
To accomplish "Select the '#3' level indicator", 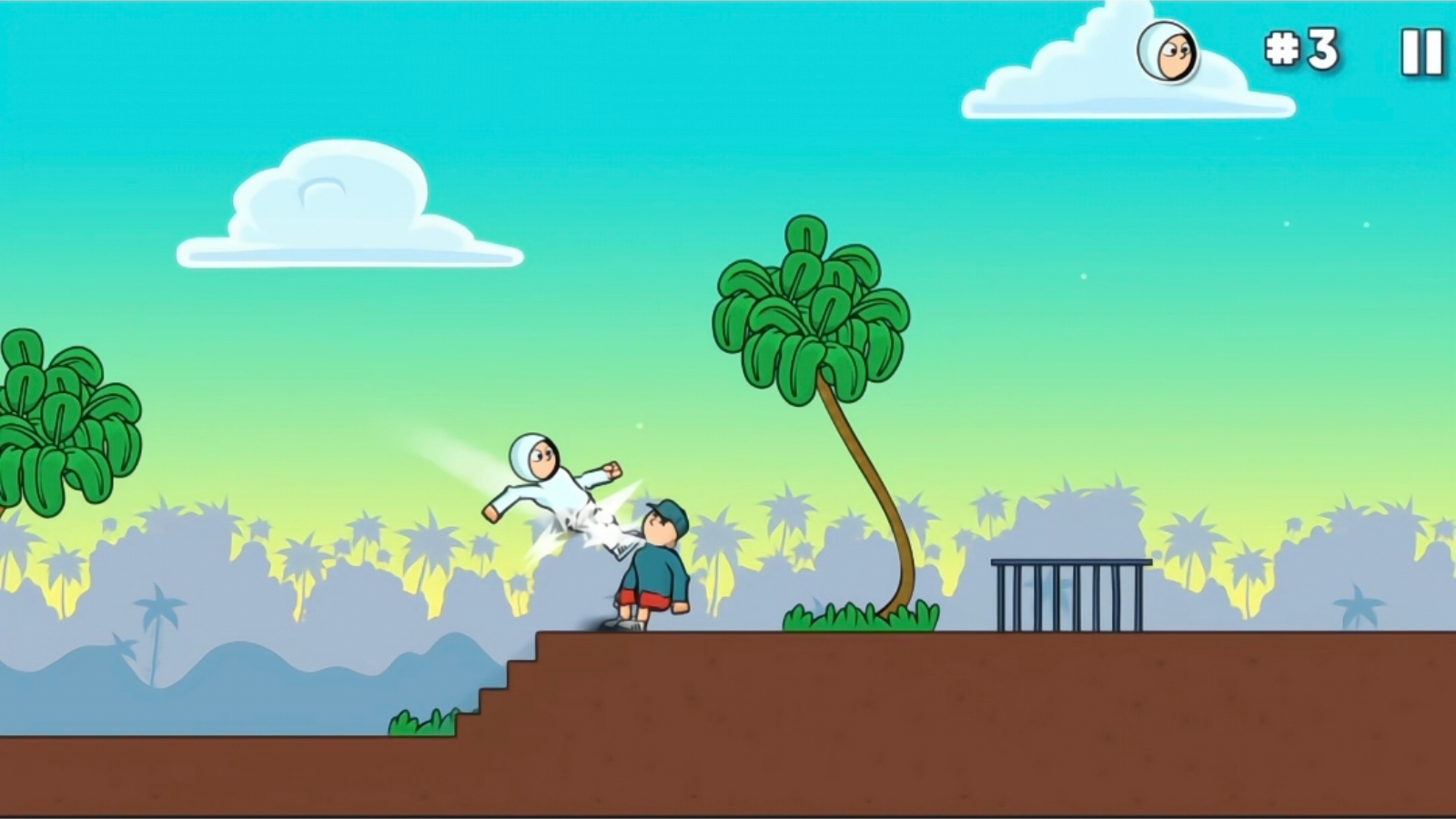I will click(1303, 51).
